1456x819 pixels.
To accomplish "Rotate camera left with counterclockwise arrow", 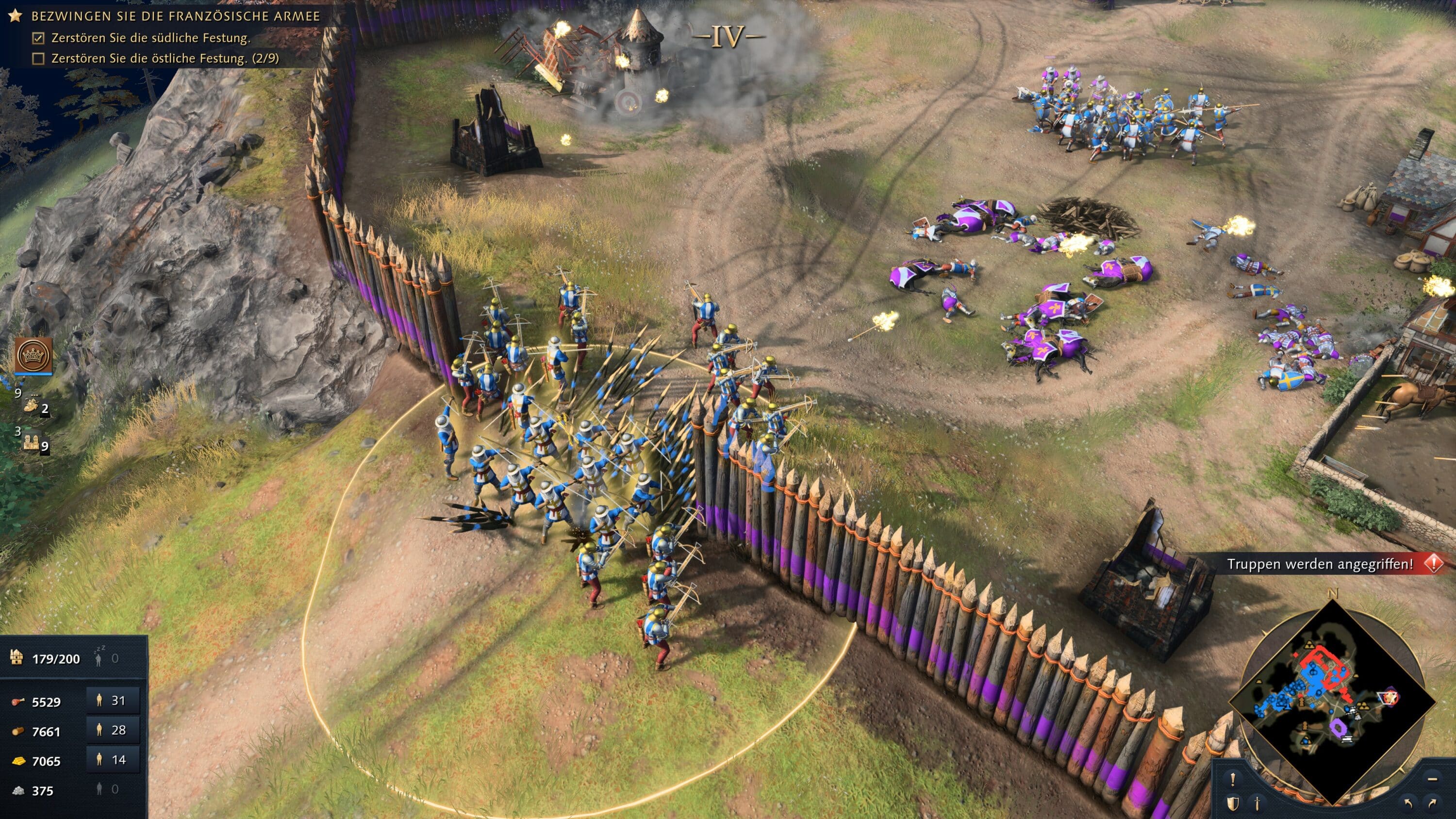I will pos(1408,803).
